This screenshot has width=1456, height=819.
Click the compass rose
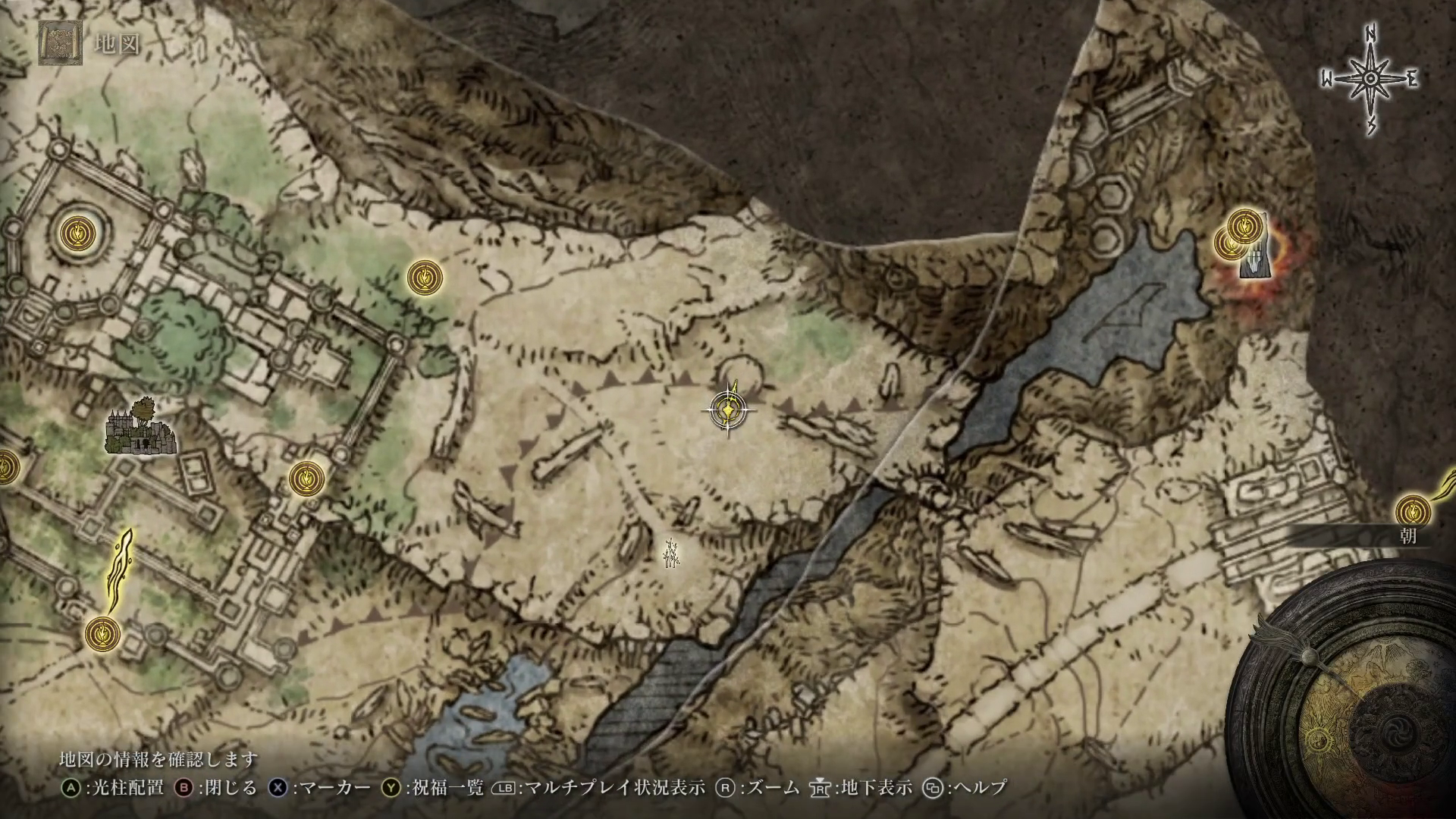point(1370,79)
